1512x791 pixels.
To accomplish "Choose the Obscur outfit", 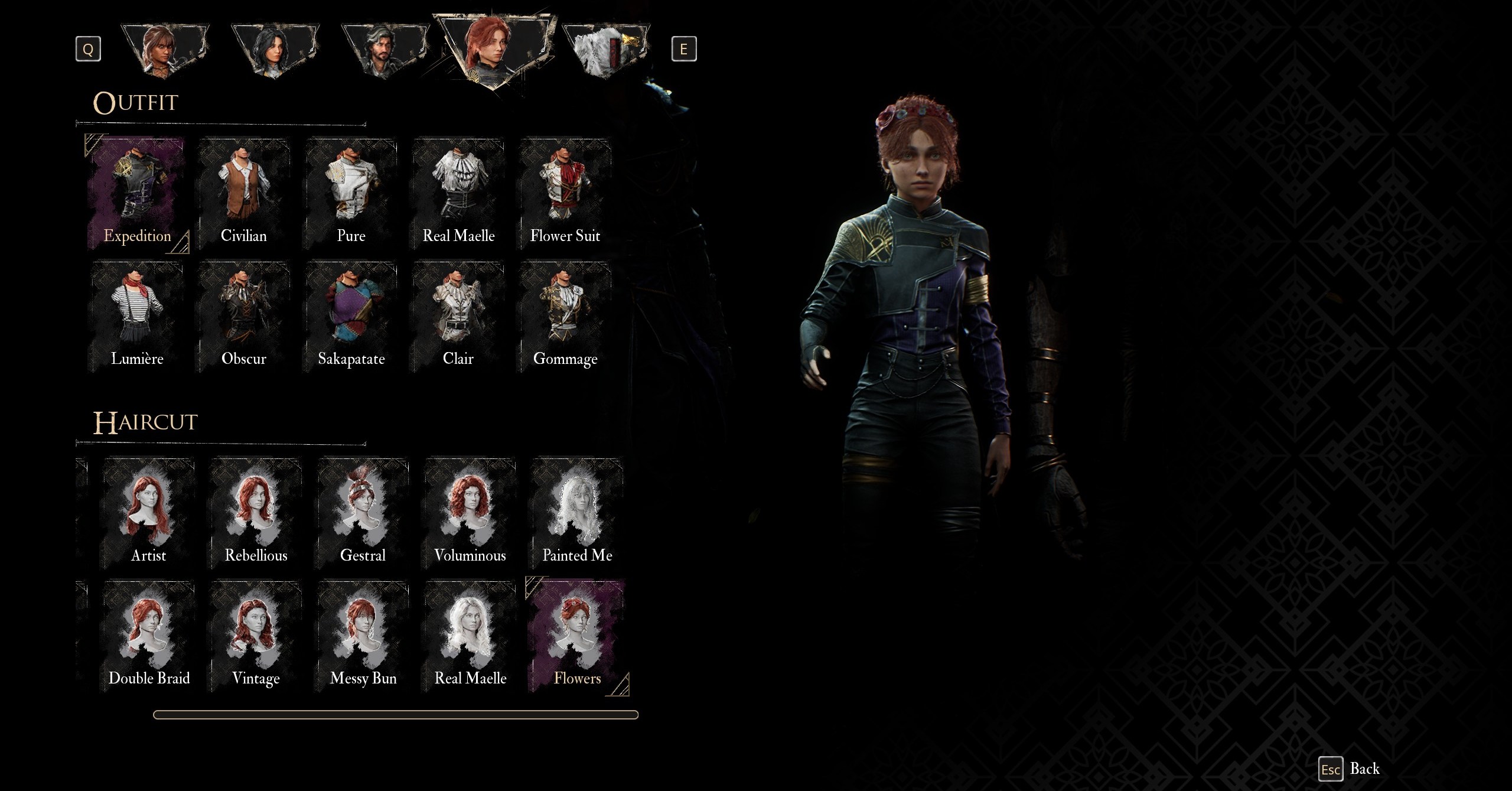I will [244, 317].
